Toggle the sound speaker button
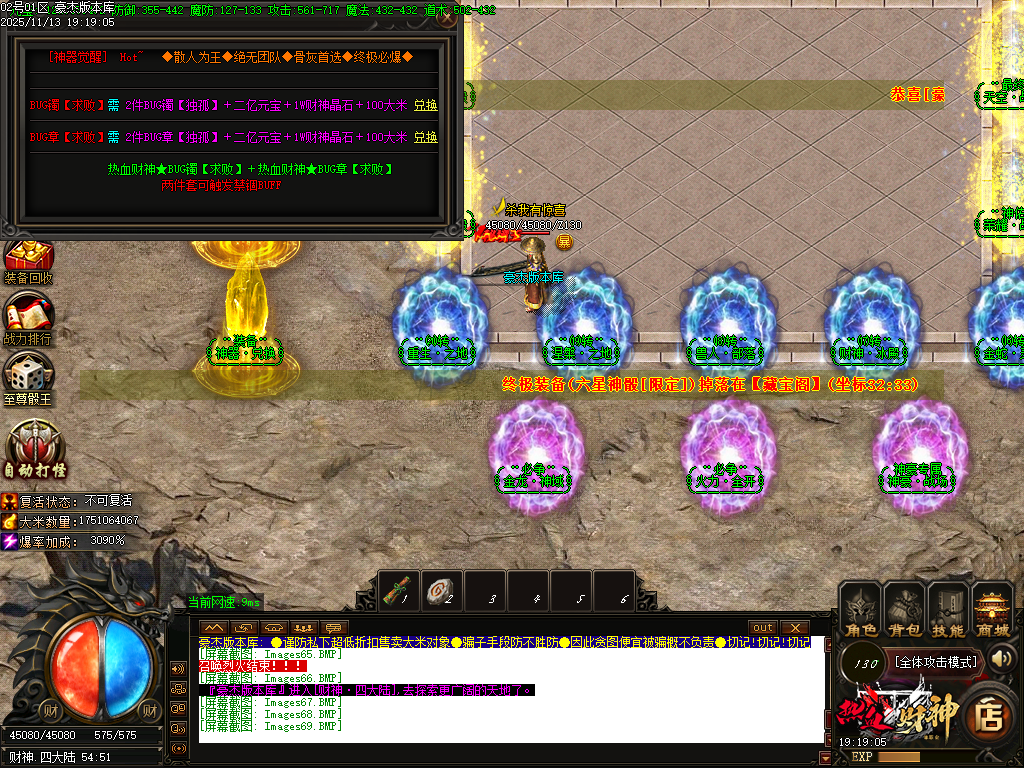Screen dimensions: 1024x768 pos(1001,658)
